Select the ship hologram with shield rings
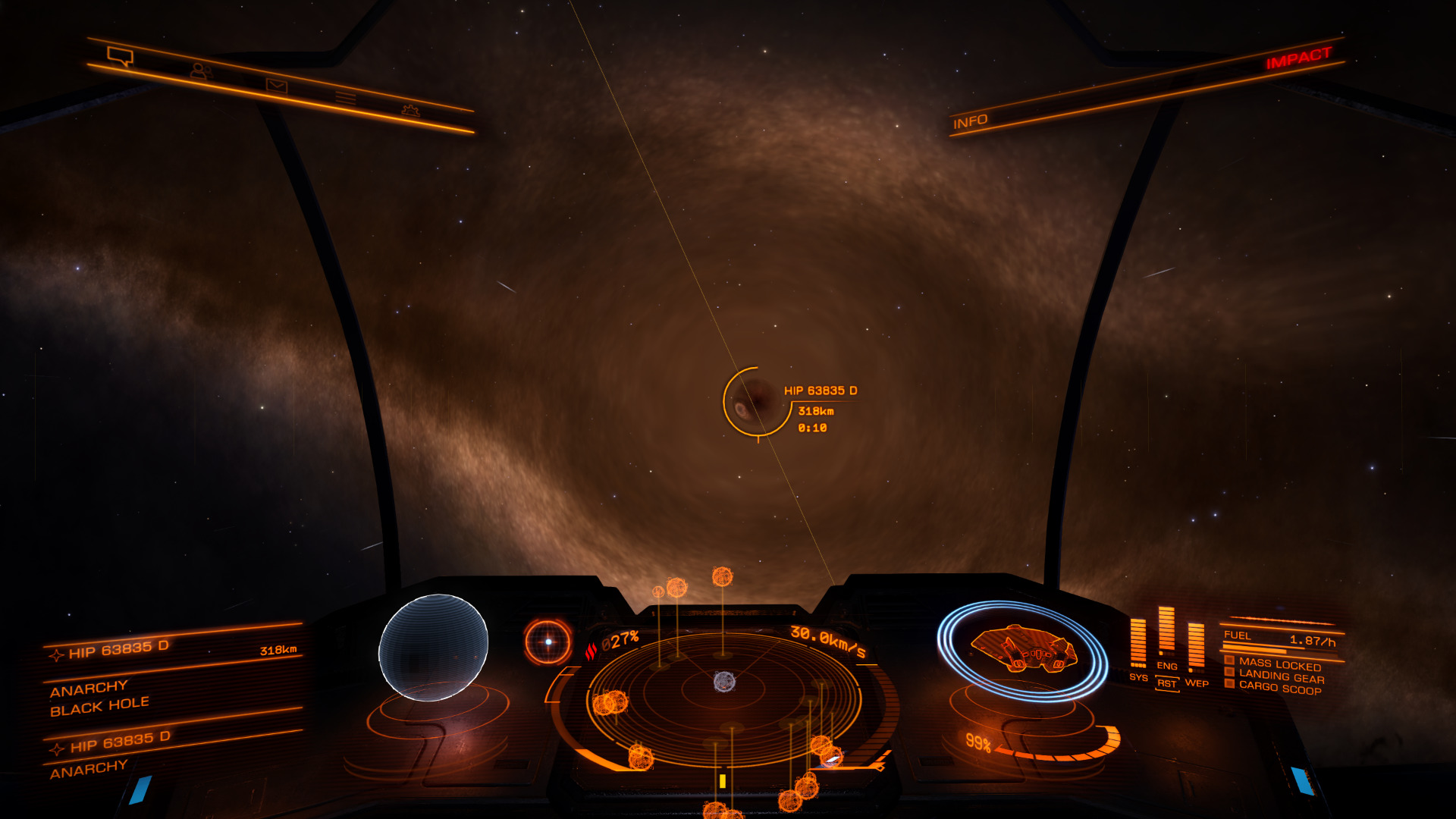 click(x=1022, y=650)
